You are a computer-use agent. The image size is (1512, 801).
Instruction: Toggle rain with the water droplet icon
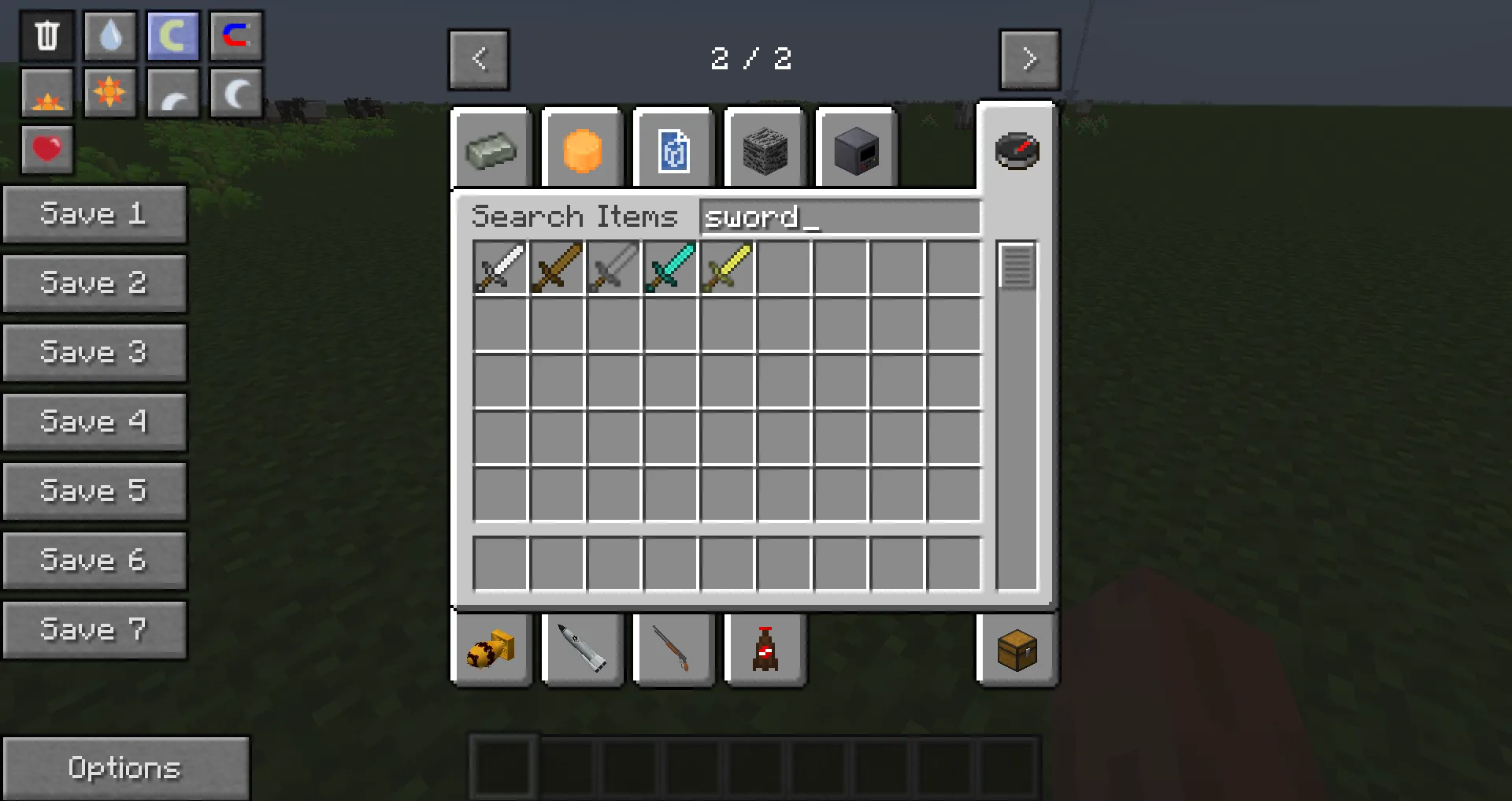109,35
